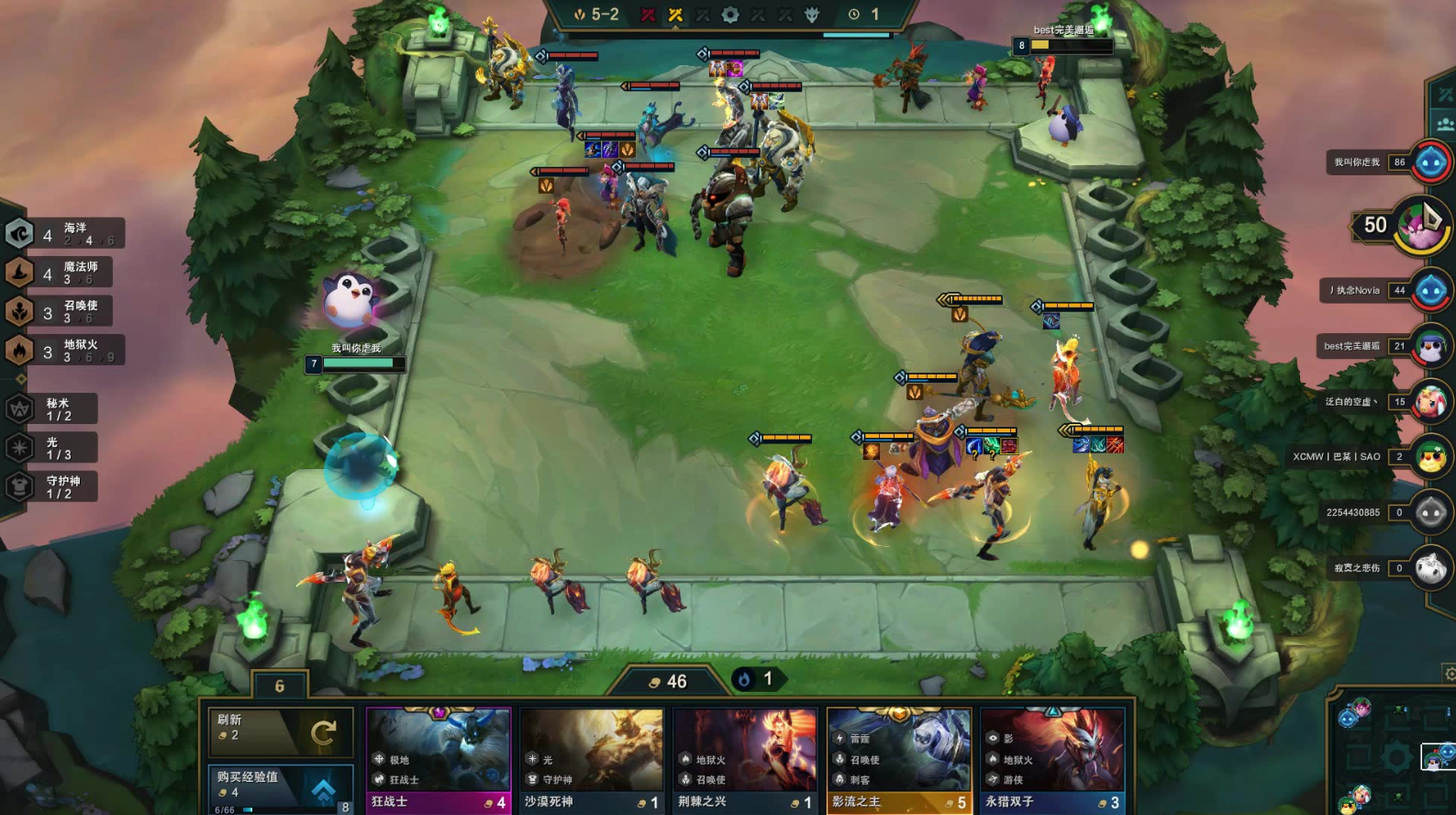Screen dimensions: 1456x815
Task: Select the 荆棘之兴 champion card
Action: tap(745, 761)
